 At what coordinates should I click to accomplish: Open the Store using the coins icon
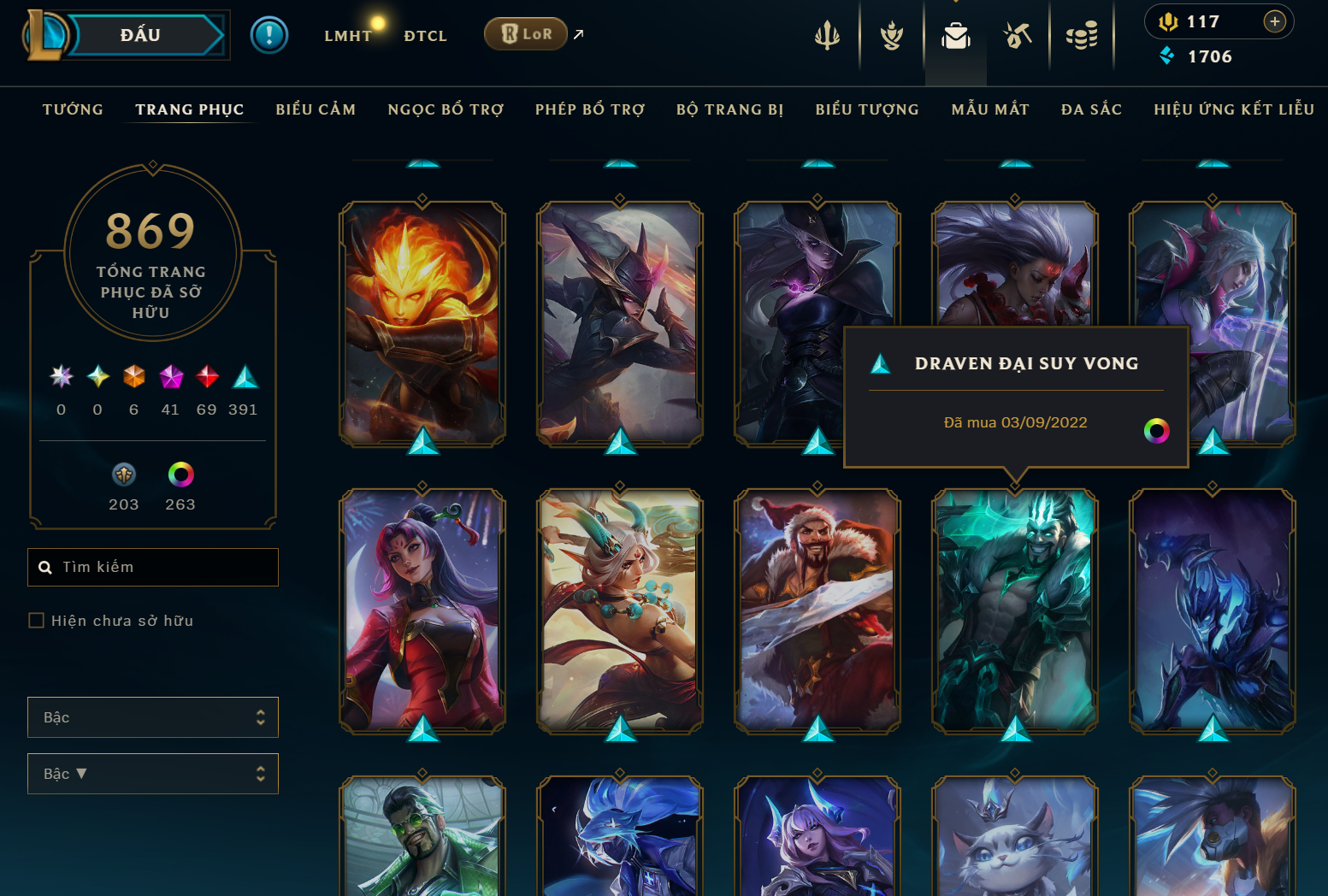[x=1081, y=36]
